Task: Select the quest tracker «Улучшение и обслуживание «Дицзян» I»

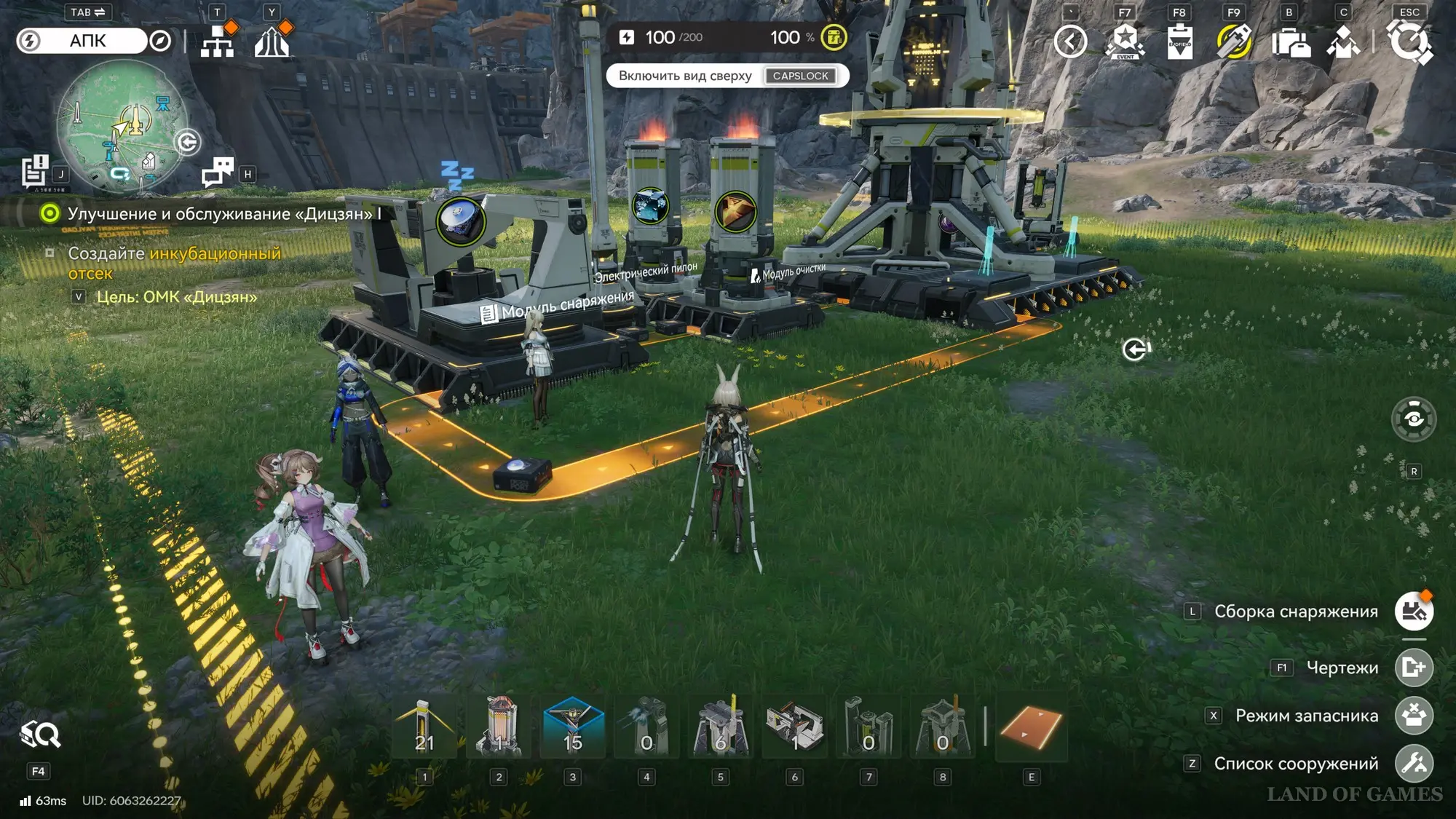Action: click(223, 214)
